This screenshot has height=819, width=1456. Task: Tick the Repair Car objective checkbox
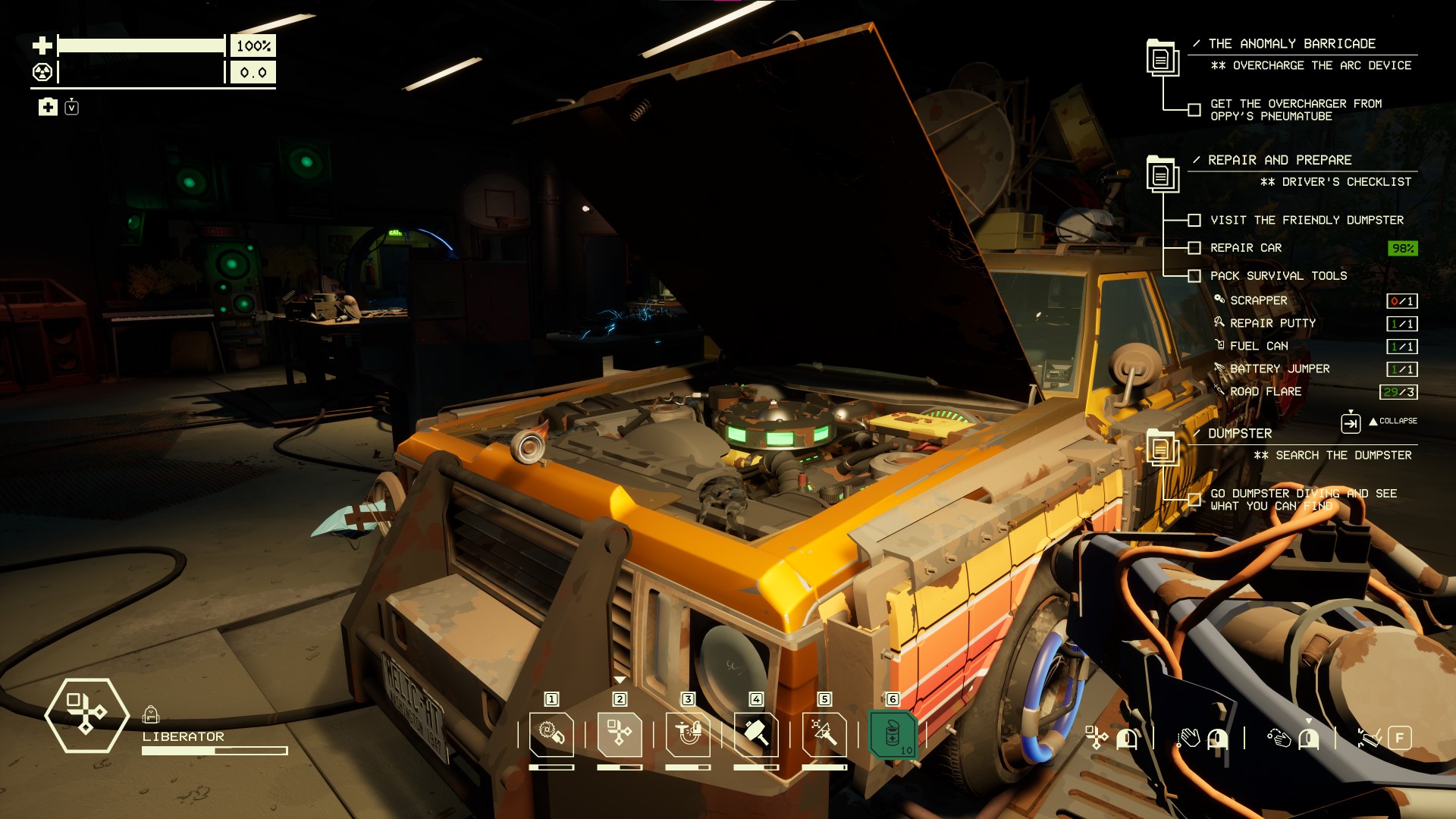coord(1194,248)
